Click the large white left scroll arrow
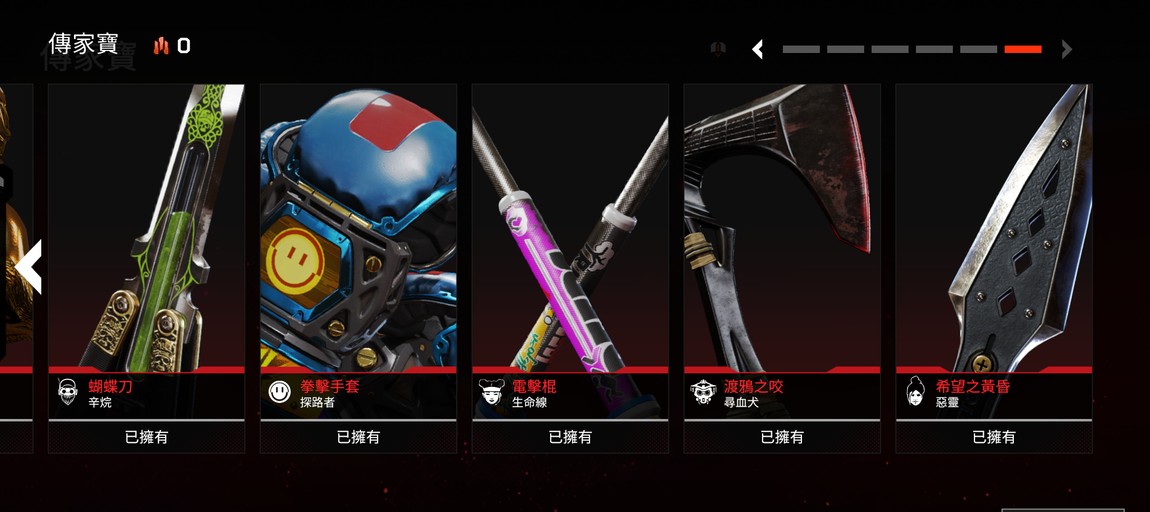The height and width of the screenshot is (512, 1150). point(28,267)
